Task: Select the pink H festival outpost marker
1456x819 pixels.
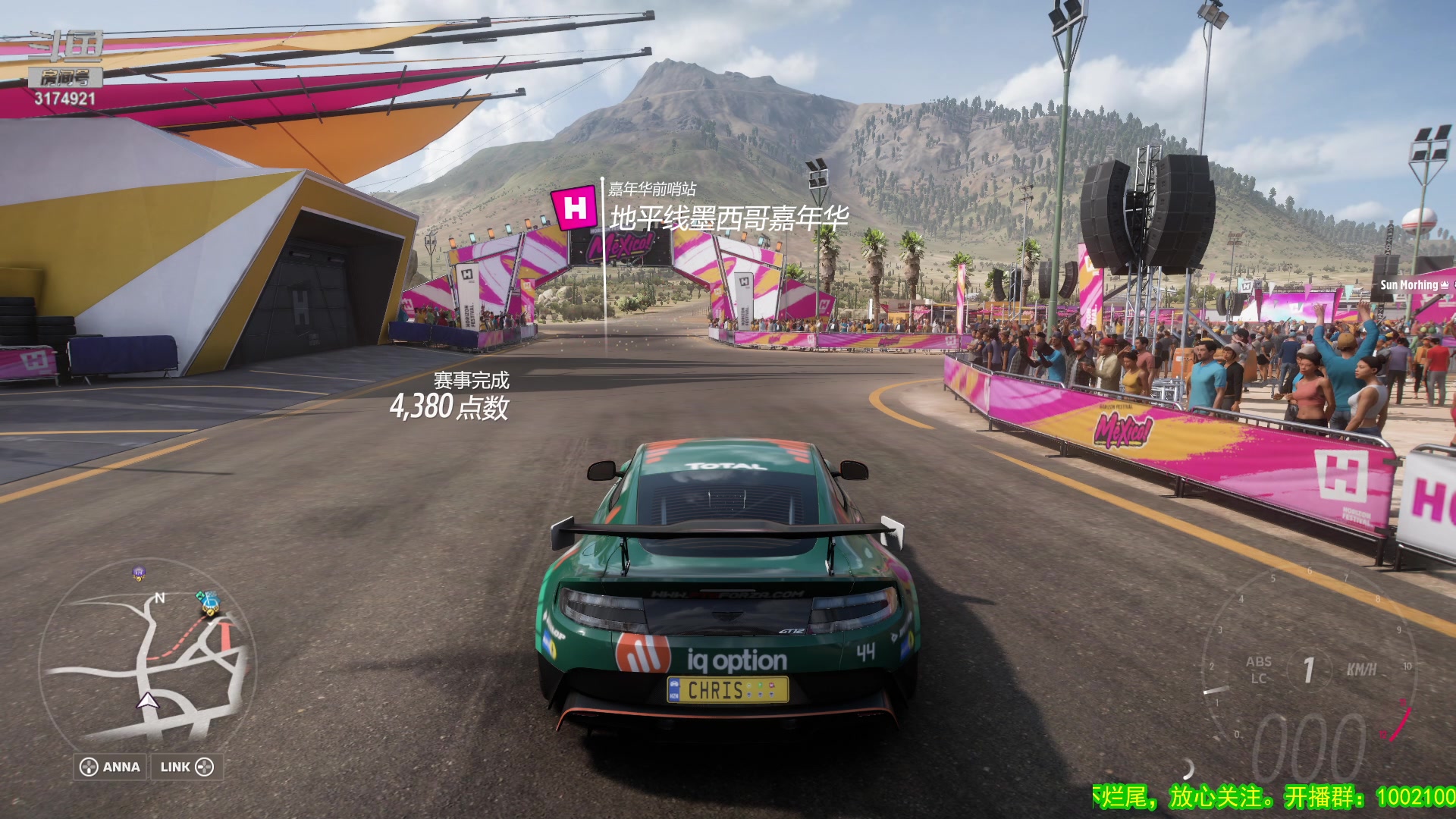Action: pyautogui.click(x=576, y=208)
